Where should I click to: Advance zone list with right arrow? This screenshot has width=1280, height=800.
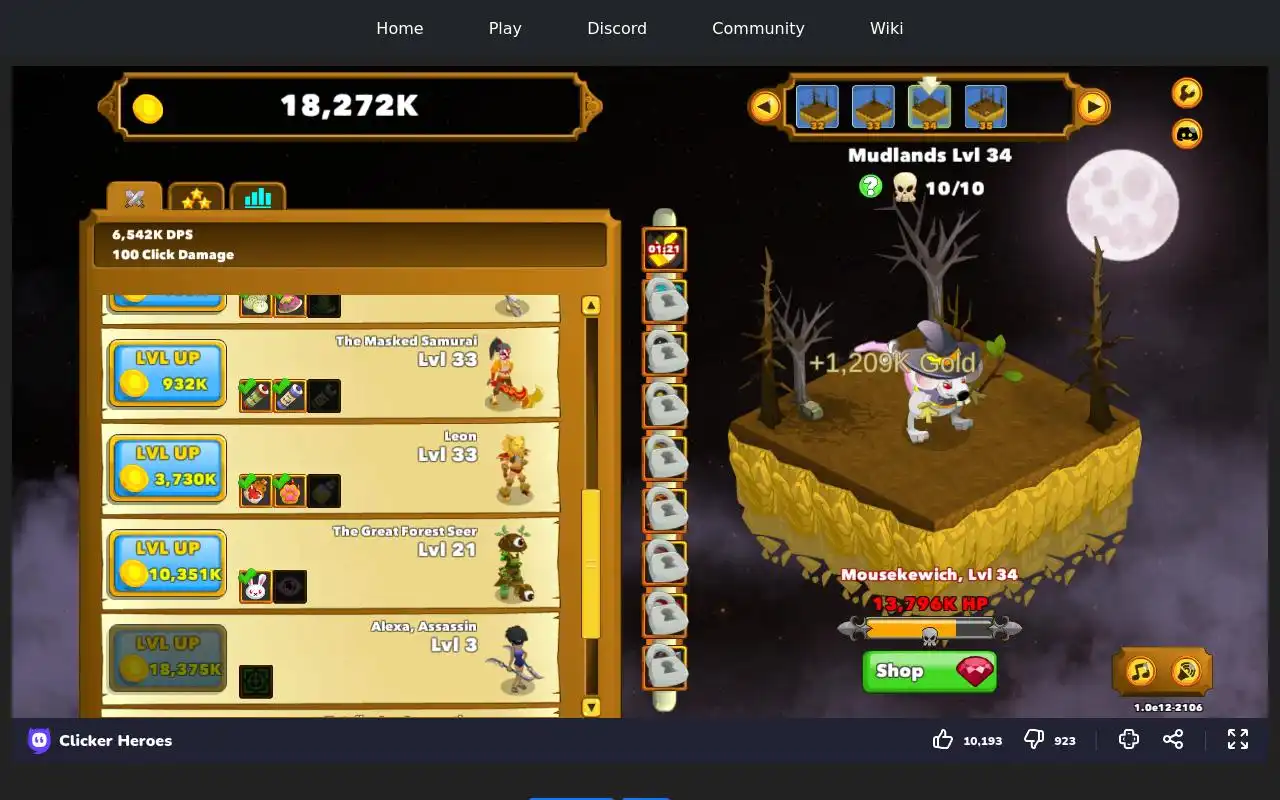tap(1093, 106)
